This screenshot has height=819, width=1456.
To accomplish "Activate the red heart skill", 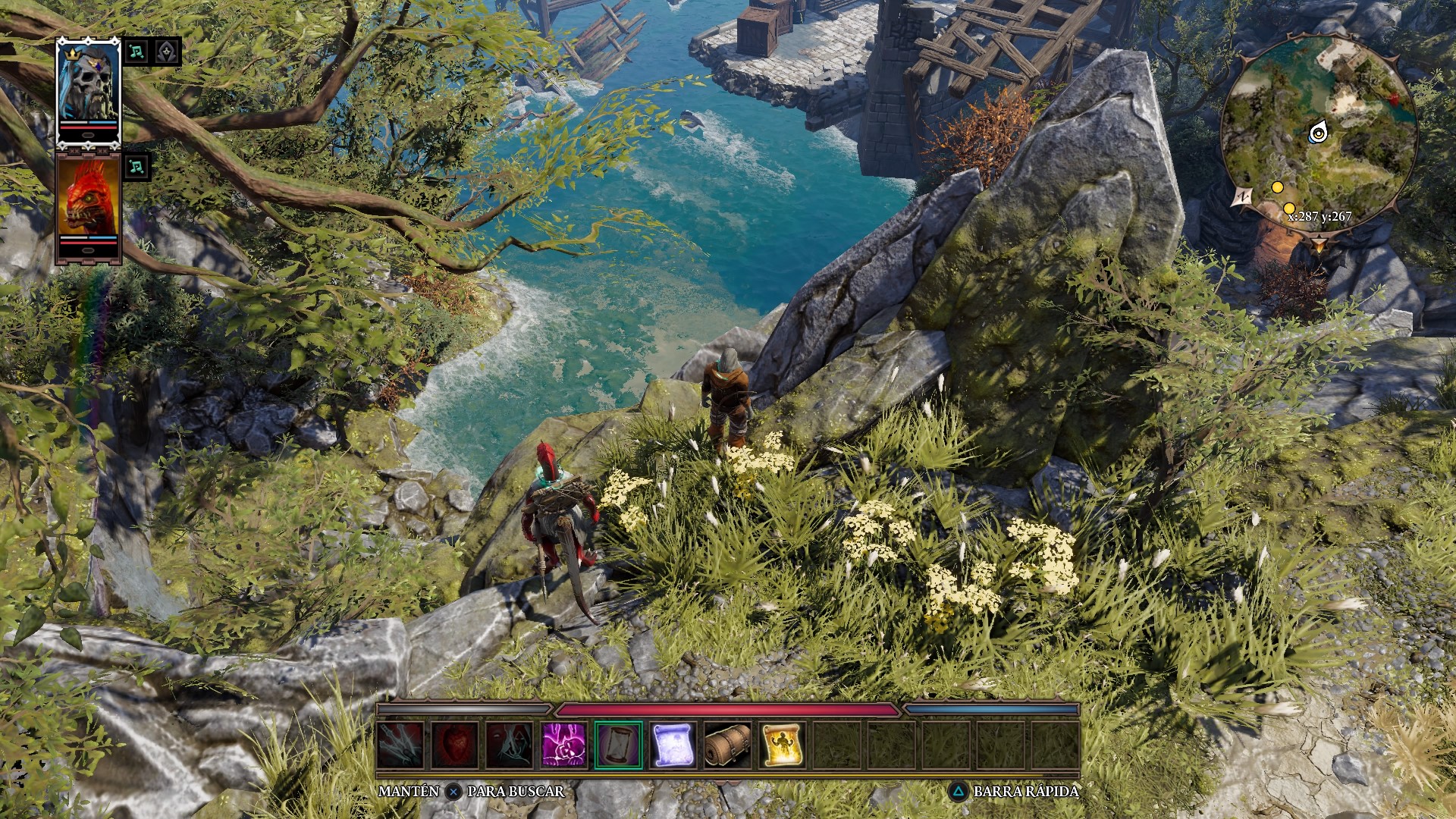I will pos(455,745).
